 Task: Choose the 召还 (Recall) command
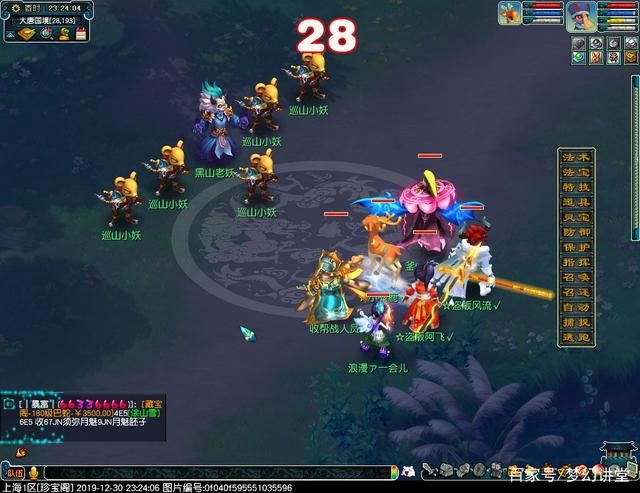(x=577, y=294)
